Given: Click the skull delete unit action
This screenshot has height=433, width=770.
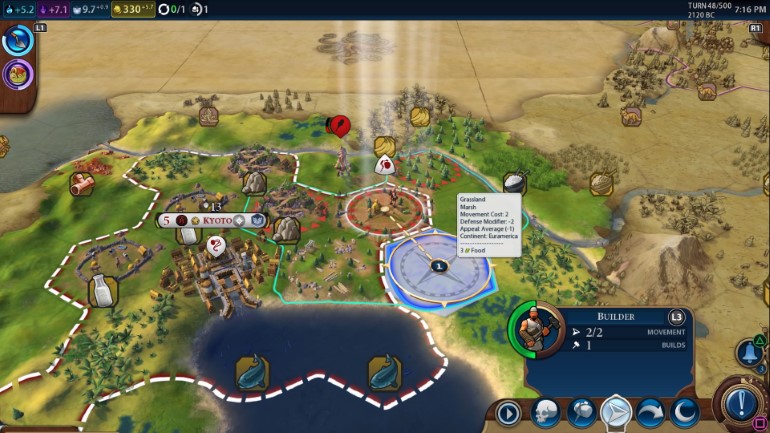Looking at the screenshot, I should coord(545,411).
